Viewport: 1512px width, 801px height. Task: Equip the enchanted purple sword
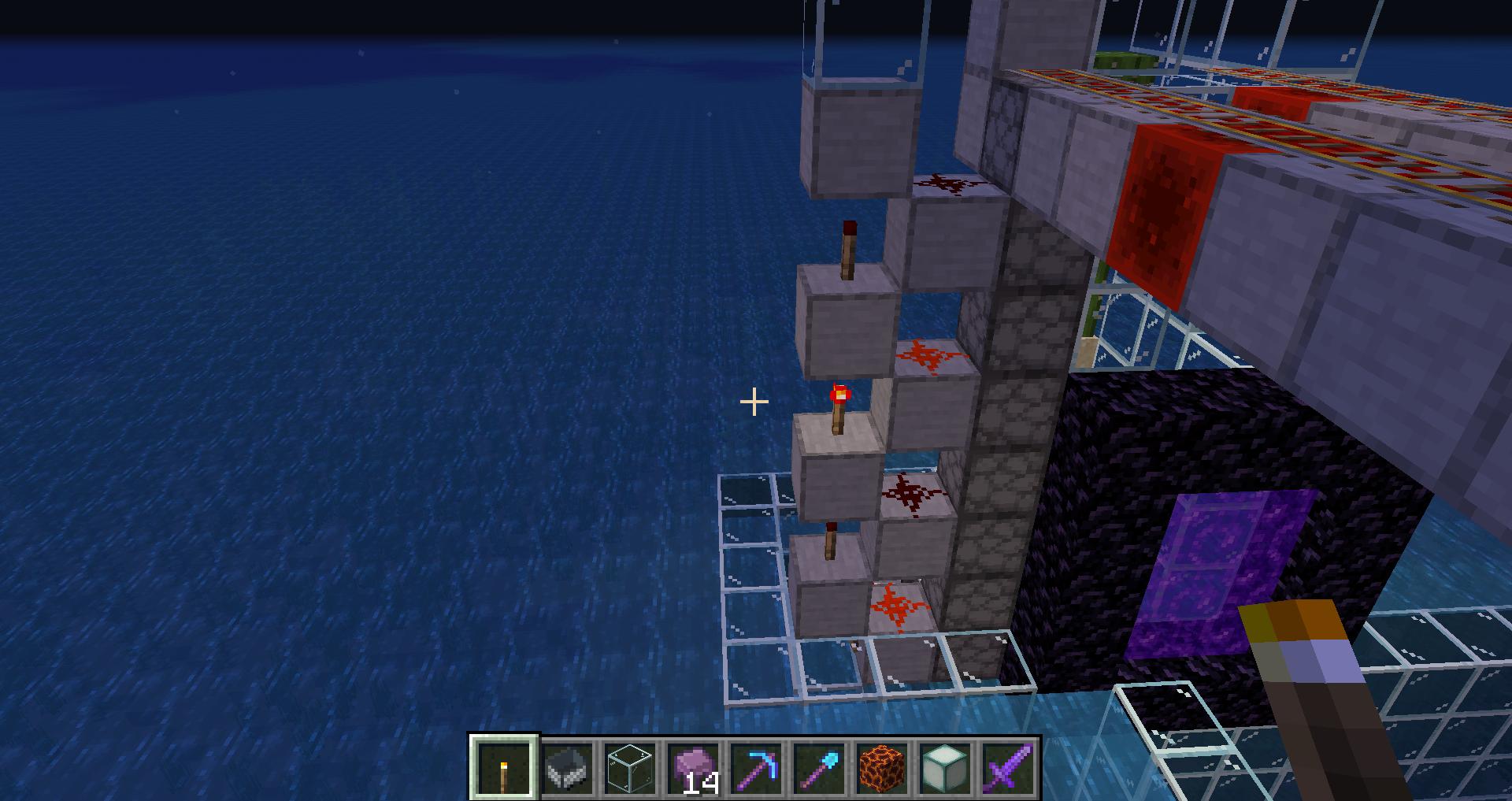click(1008, 768)
